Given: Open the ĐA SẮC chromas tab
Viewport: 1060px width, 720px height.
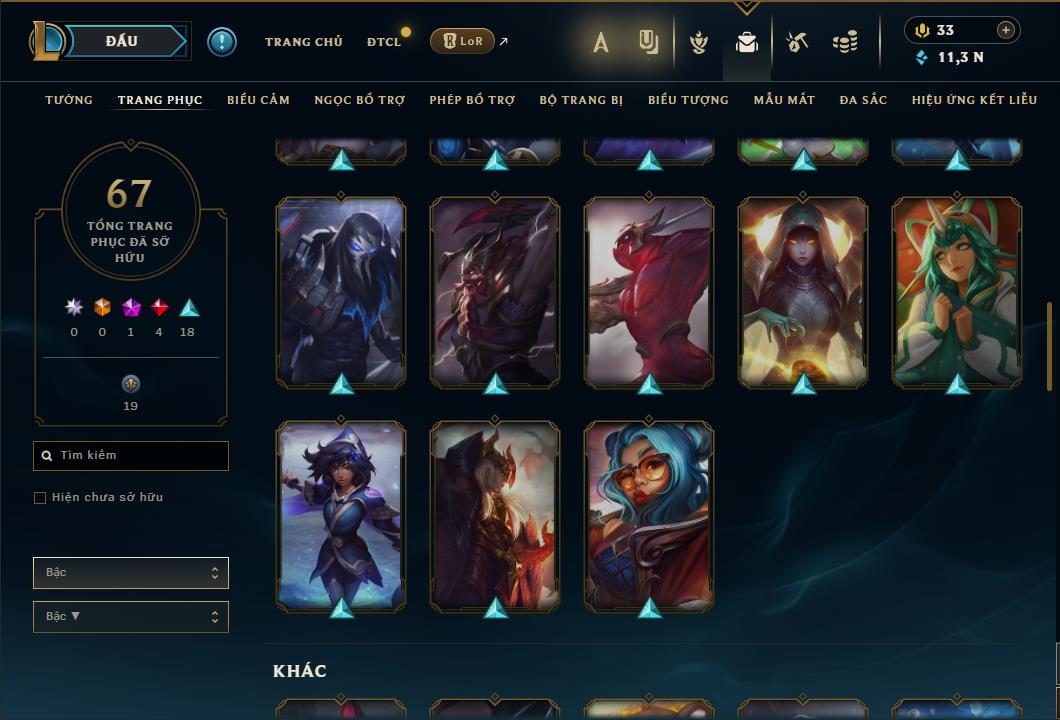Looking at the screenshot, I should point(863,100).
